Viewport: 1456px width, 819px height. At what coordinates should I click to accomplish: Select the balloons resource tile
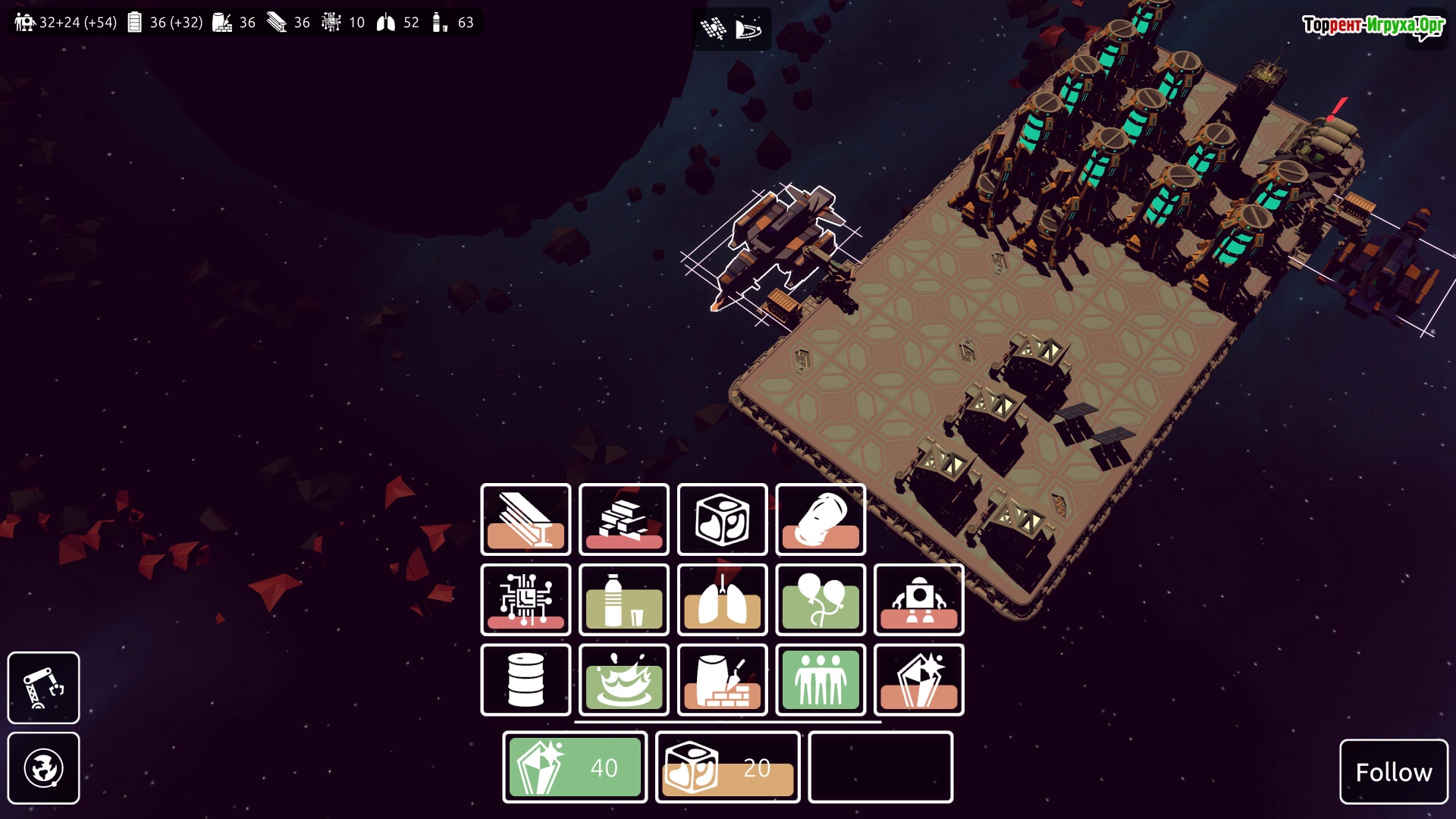821,600
